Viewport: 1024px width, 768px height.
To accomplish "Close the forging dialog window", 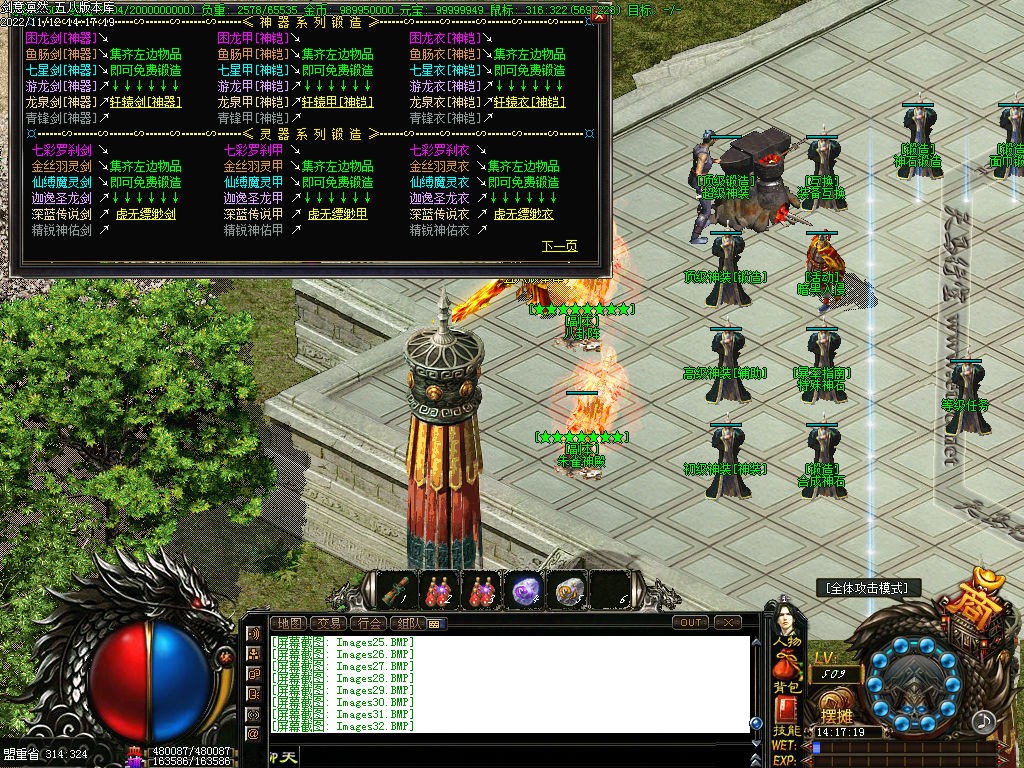I will (599, 17).
